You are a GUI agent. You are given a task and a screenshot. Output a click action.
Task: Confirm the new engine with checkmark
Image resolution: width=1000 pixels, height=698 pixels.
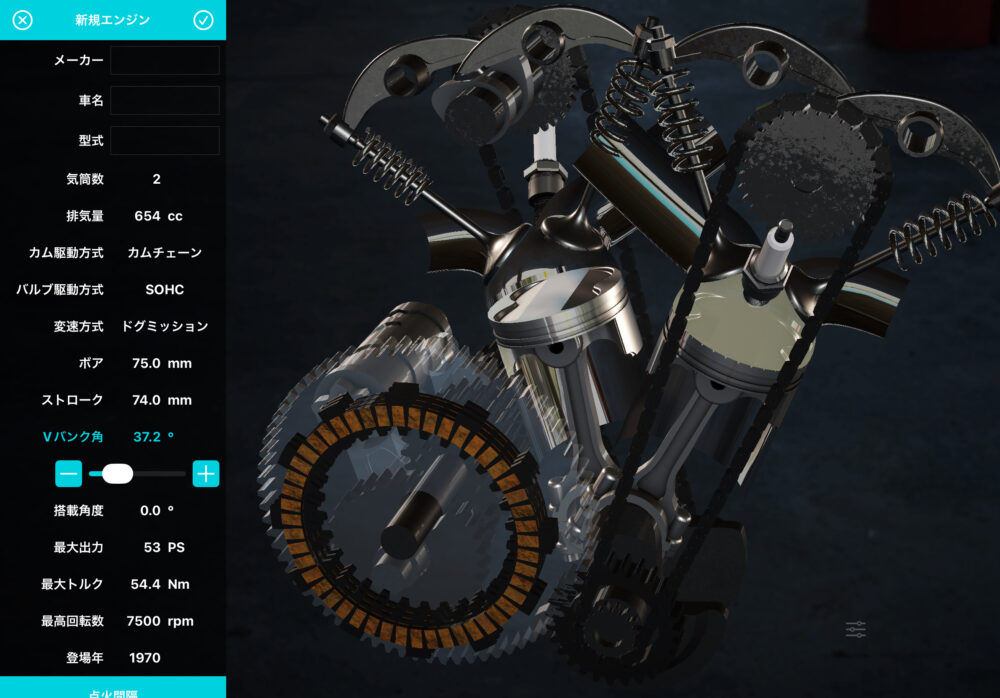pyautogui.click(x=204, y=20)
